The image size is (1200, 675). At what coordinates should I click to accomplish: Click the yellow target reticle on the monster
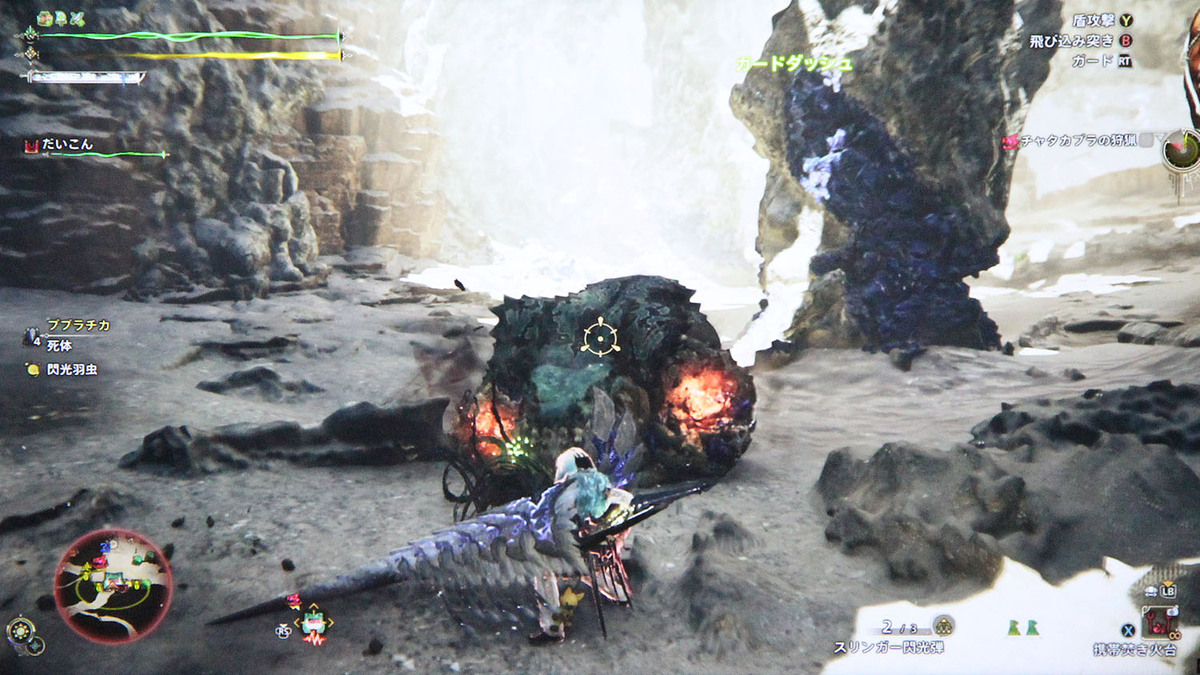click(x=600, y=337)
